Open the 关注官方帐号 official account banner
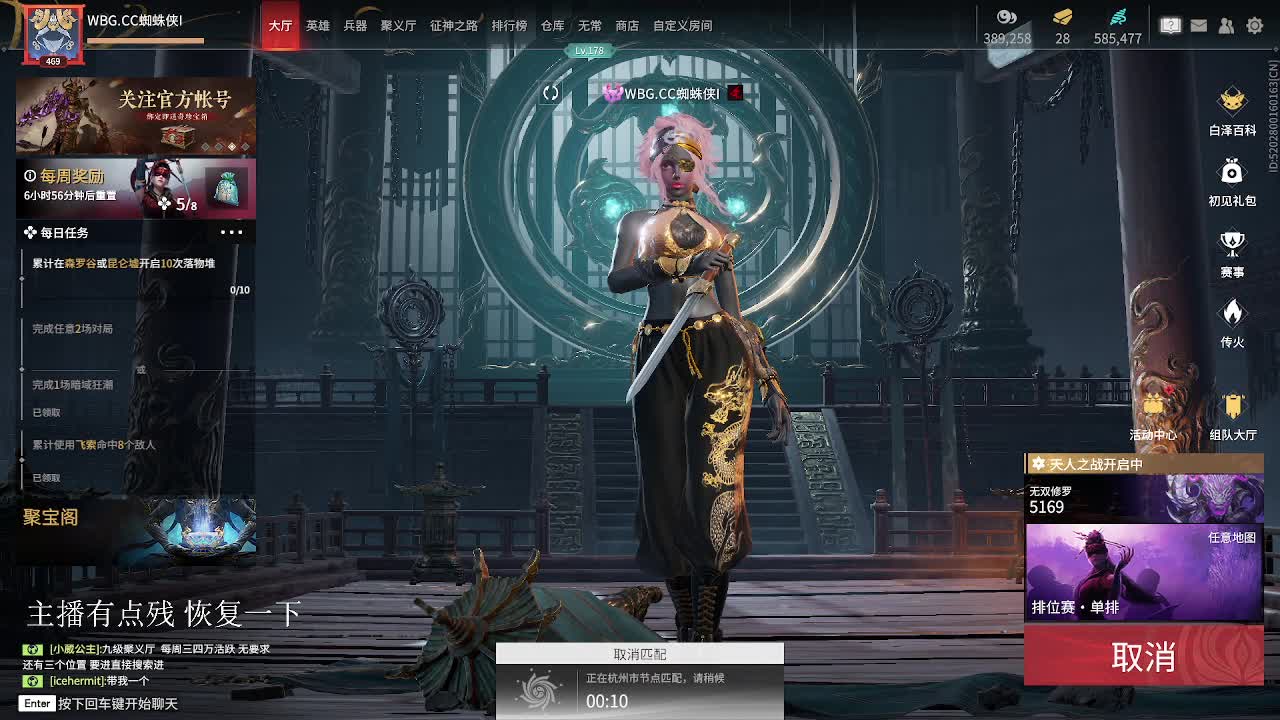The height and width of the screenshot is (720, 1280). 135,113
